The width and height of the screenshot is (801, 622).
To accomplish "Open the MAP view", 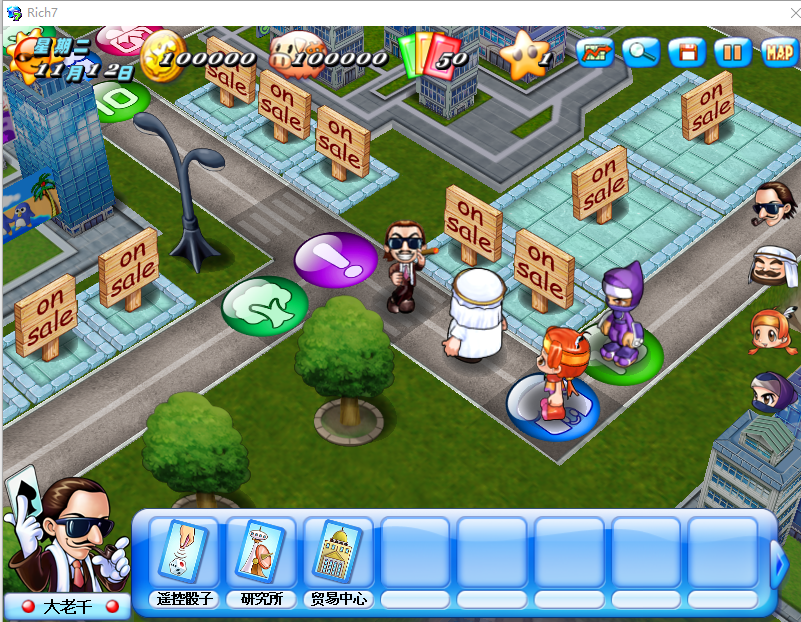I will pos(779,52).
